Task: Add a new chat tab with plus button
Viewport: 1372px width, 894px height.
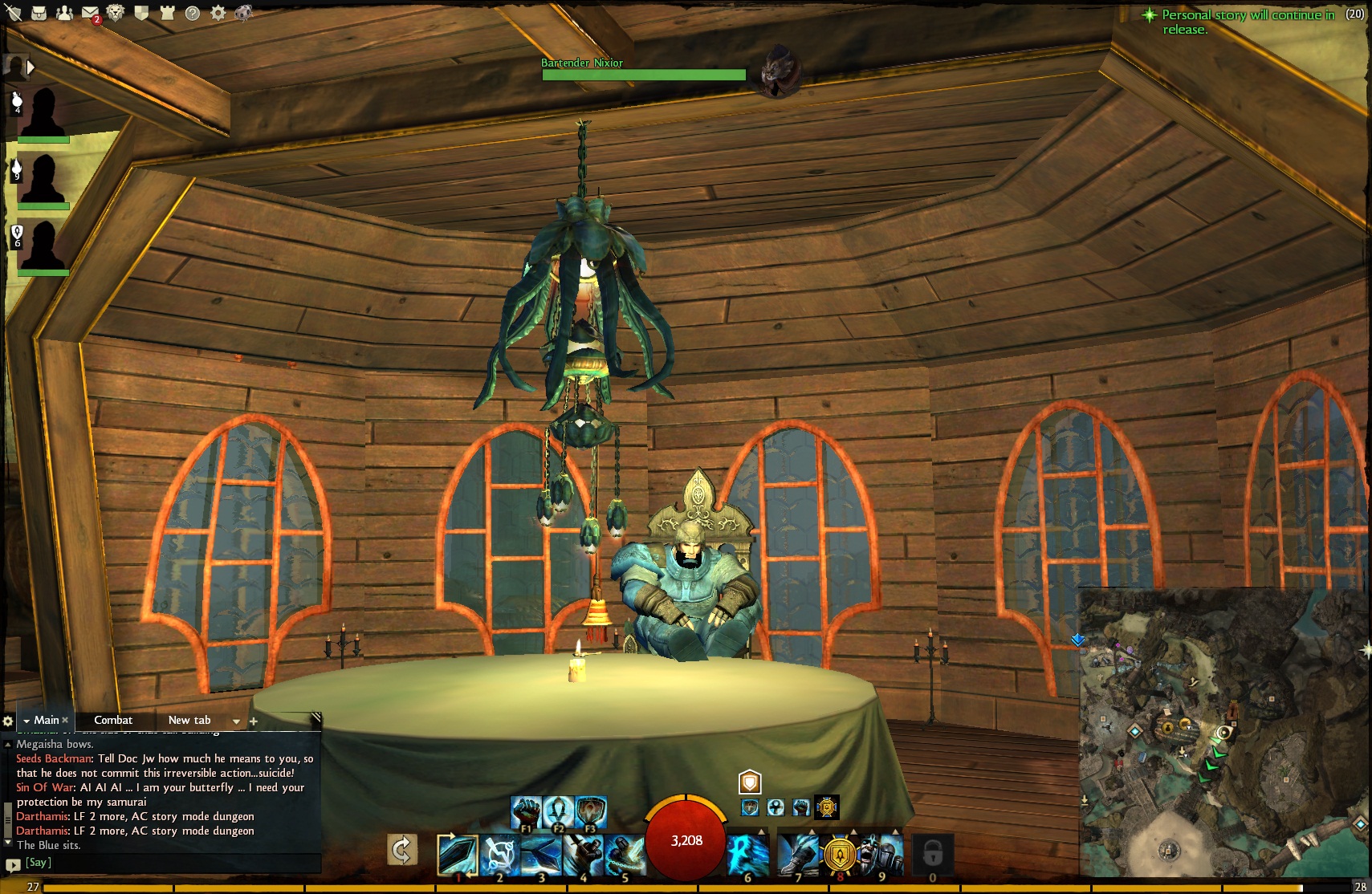Action: tap(254, 721)
